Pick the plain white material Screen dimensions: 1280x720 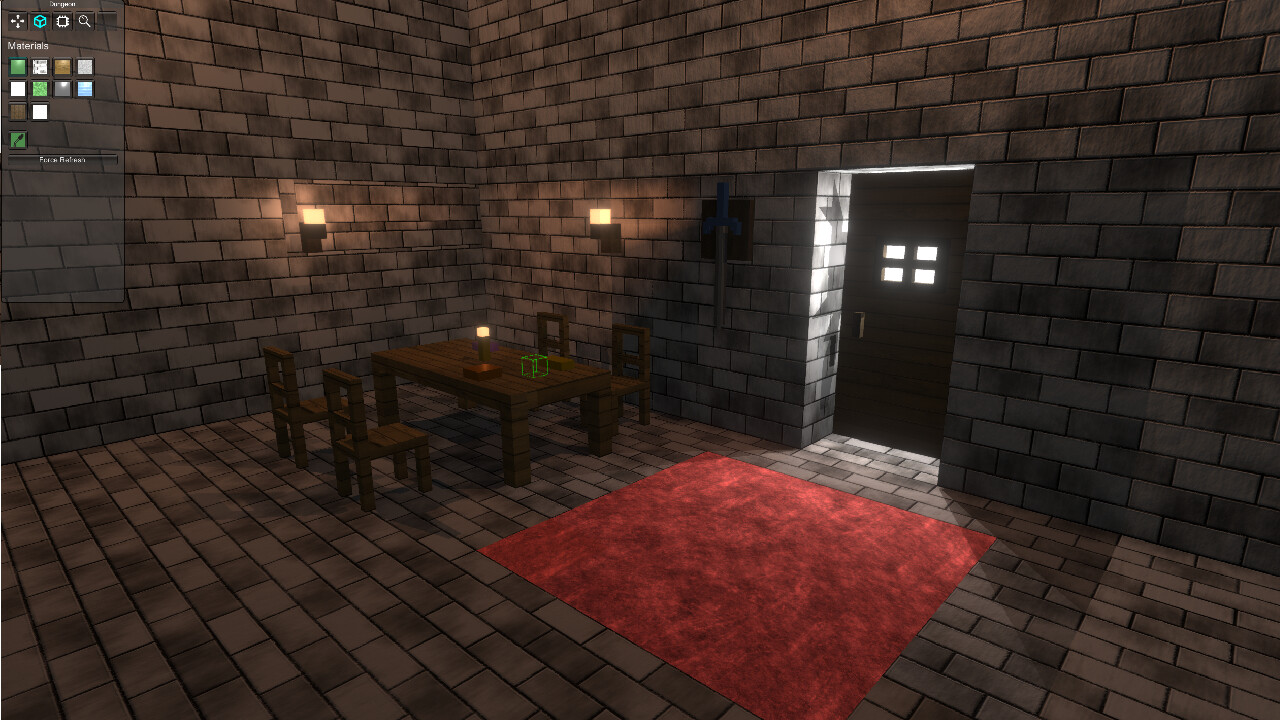point(17,88)
